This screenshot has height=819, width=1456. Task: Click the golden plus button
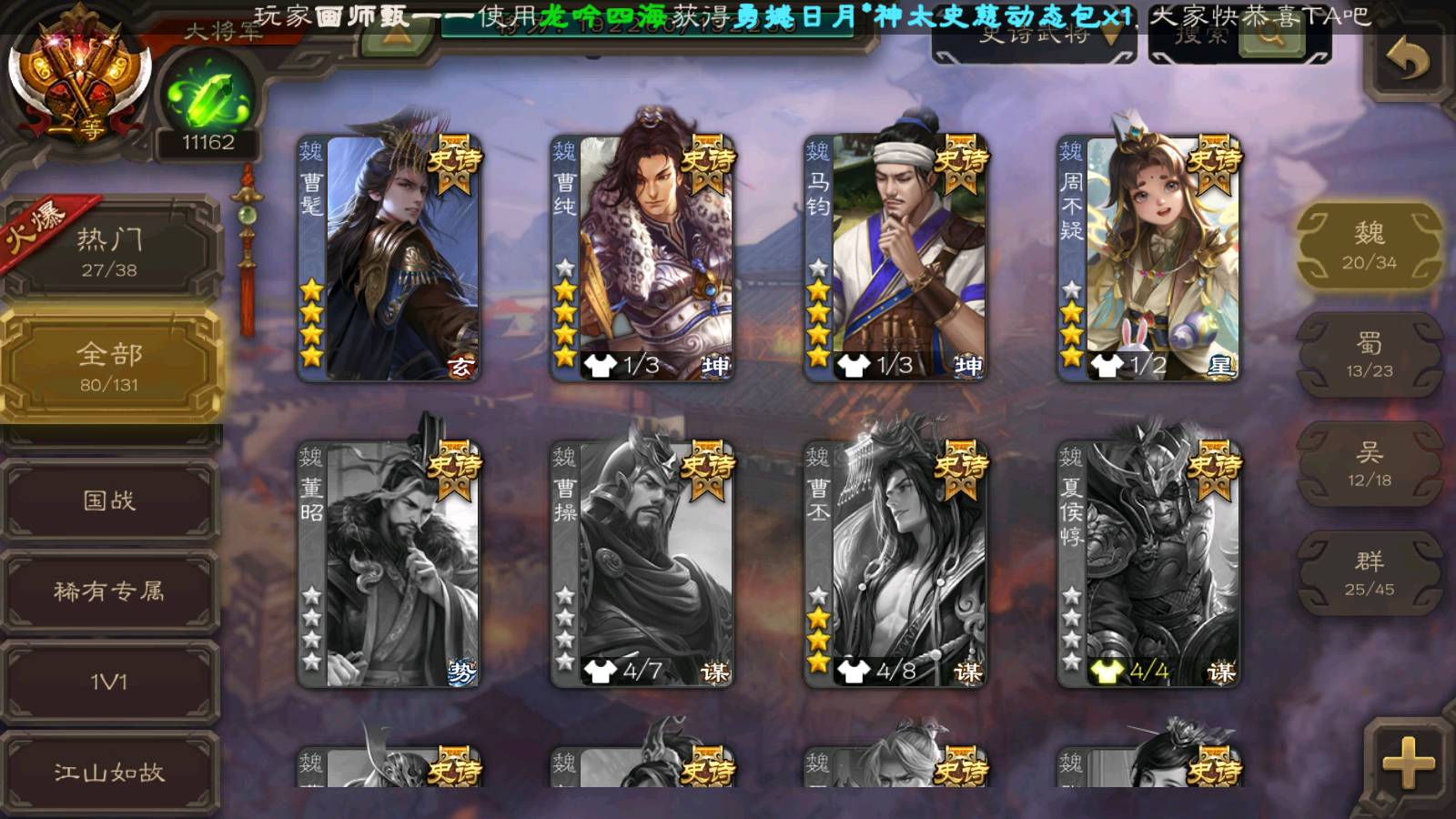[x=1408, y=762]
